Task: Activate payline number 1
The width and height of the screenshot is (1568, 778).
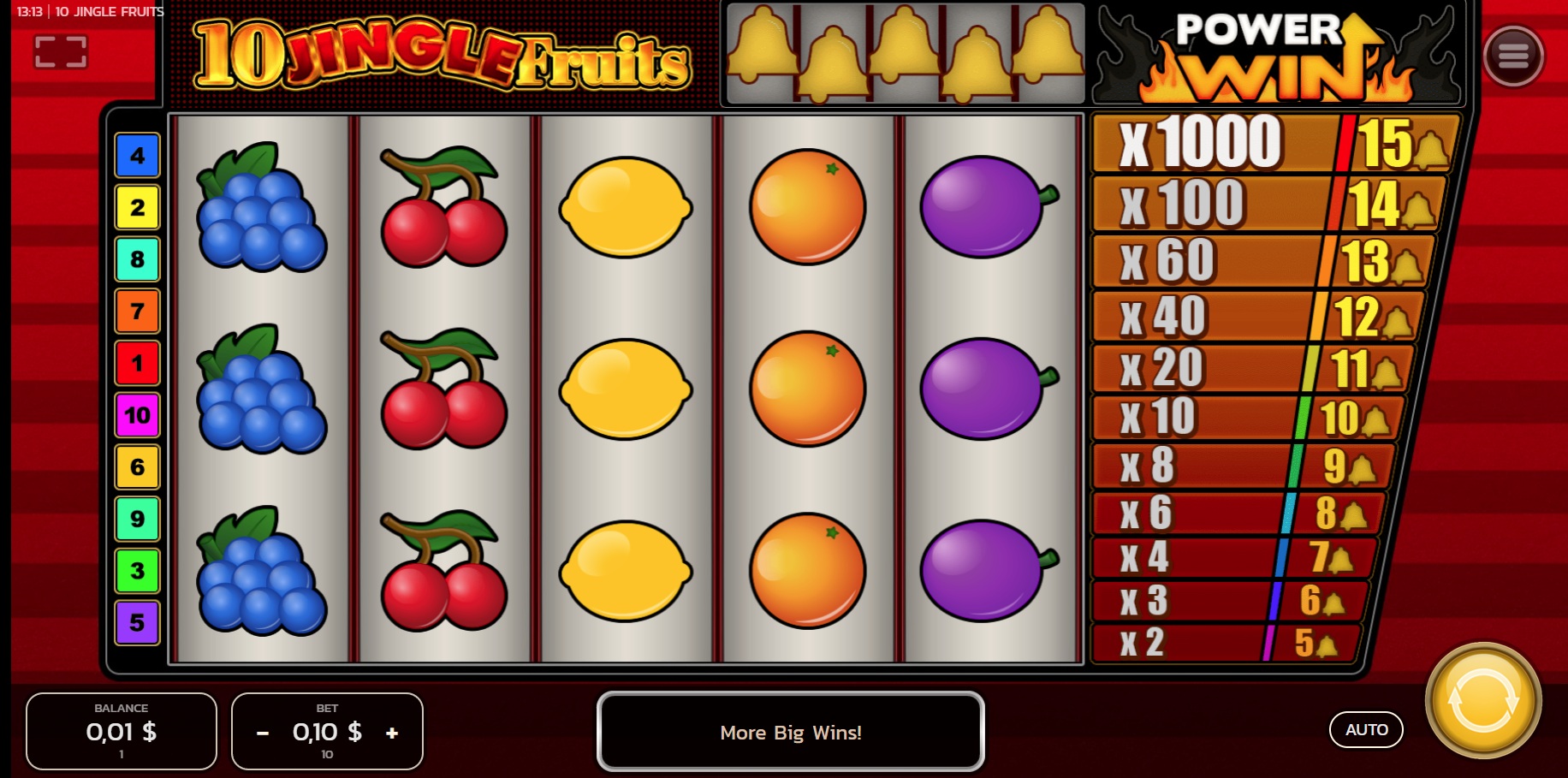Action: point(137,364)
